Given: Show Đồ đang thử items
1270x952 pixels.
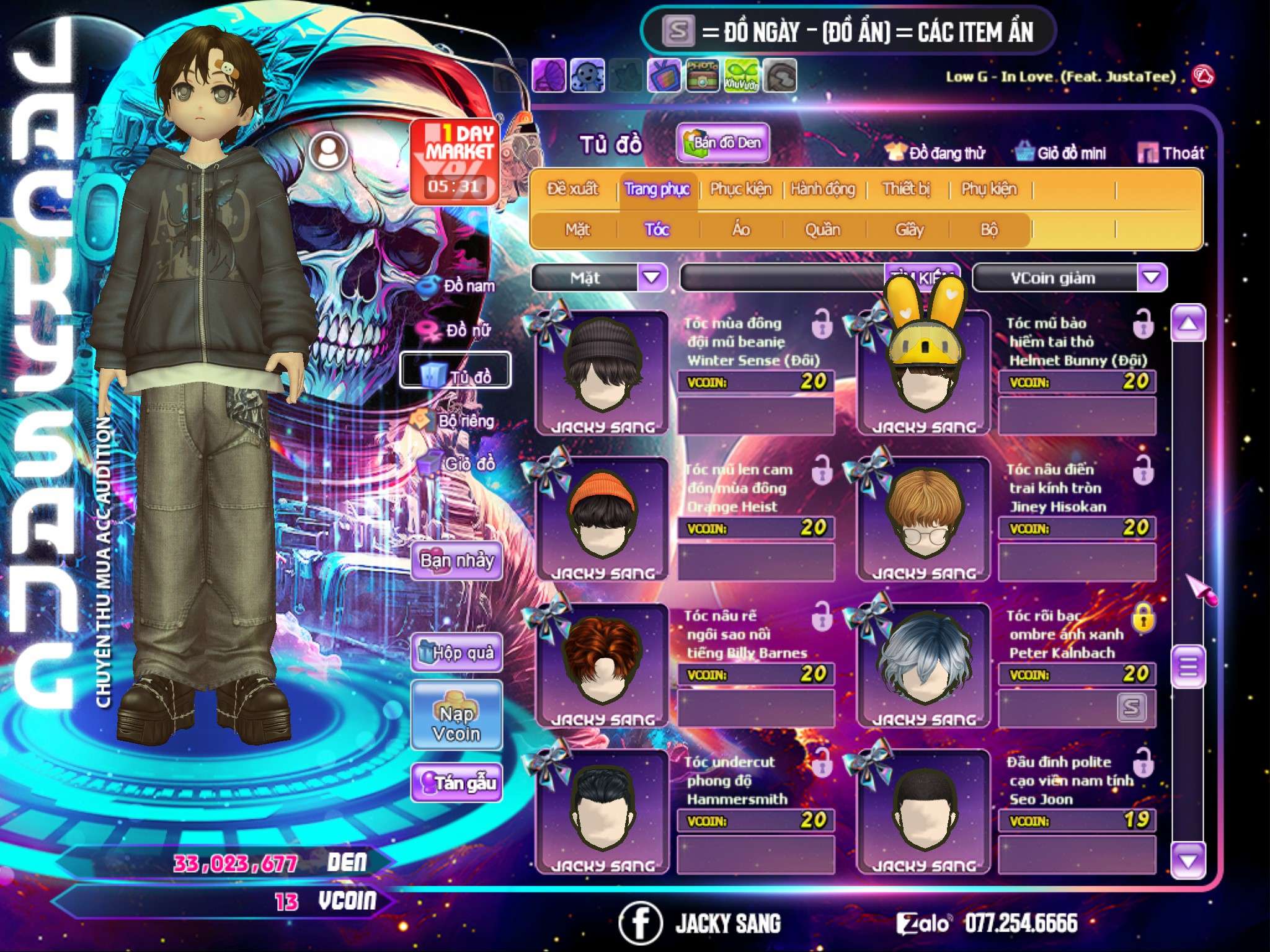Looking at the screenshot, I should 936,152.
